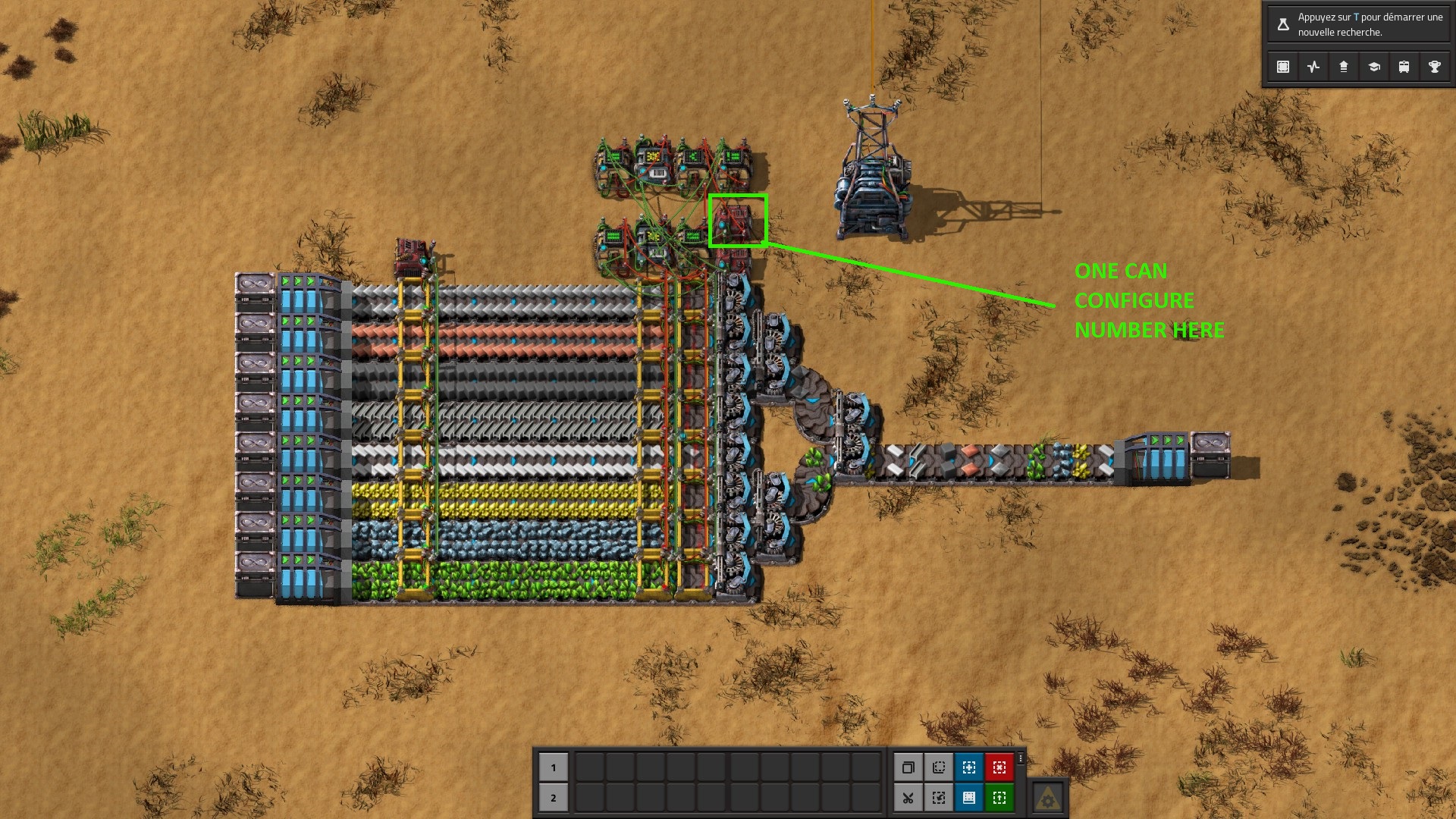Open tips via graduation cap icon
The image size is (1456, 819).
pyautogui.click(x=1374, y=67)
